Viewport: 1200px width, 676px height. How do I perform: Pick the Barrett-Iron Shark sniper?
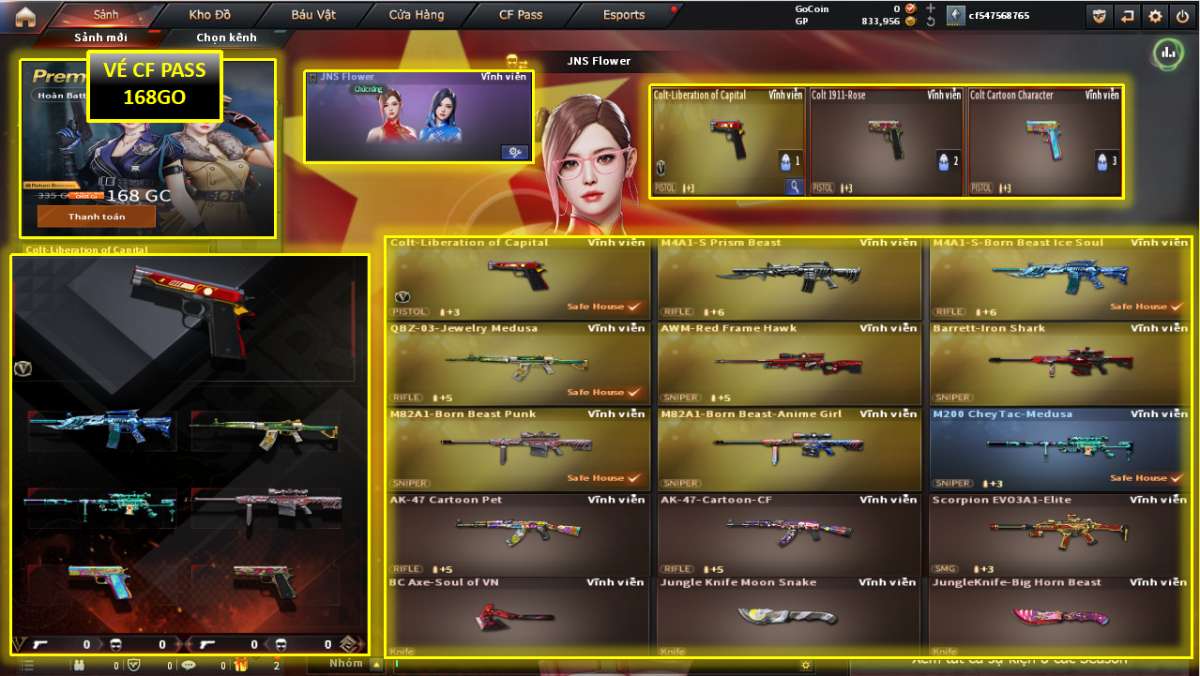[x=1060, y=365]
